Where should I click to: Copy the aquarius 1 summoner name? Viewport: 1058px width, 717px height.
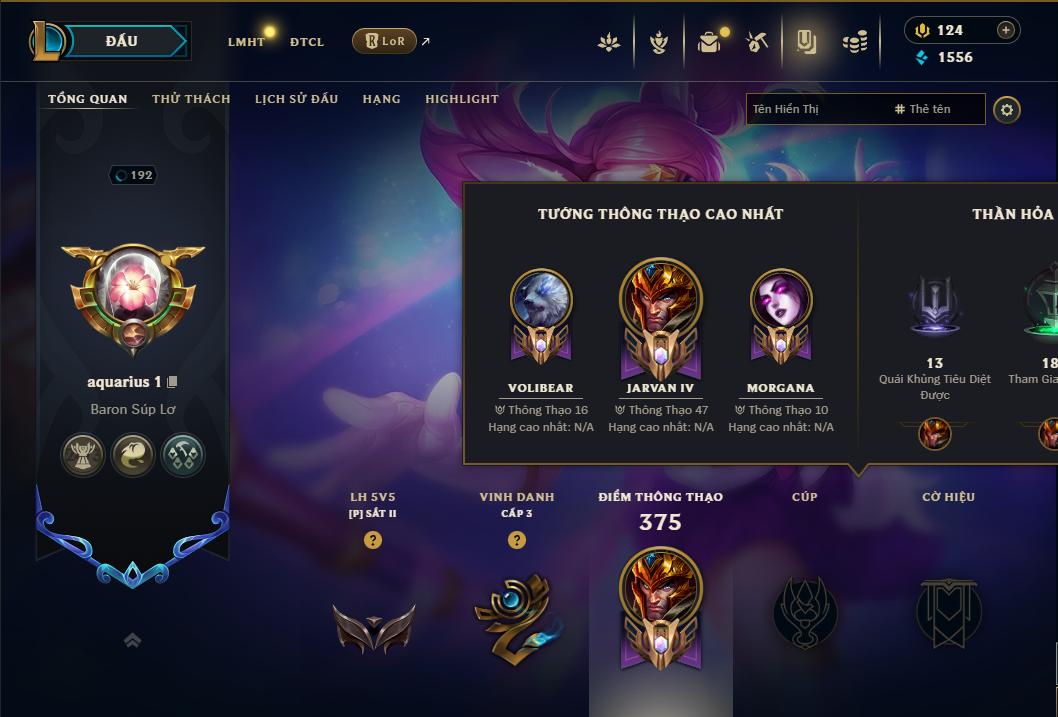(x=172, y=382)
